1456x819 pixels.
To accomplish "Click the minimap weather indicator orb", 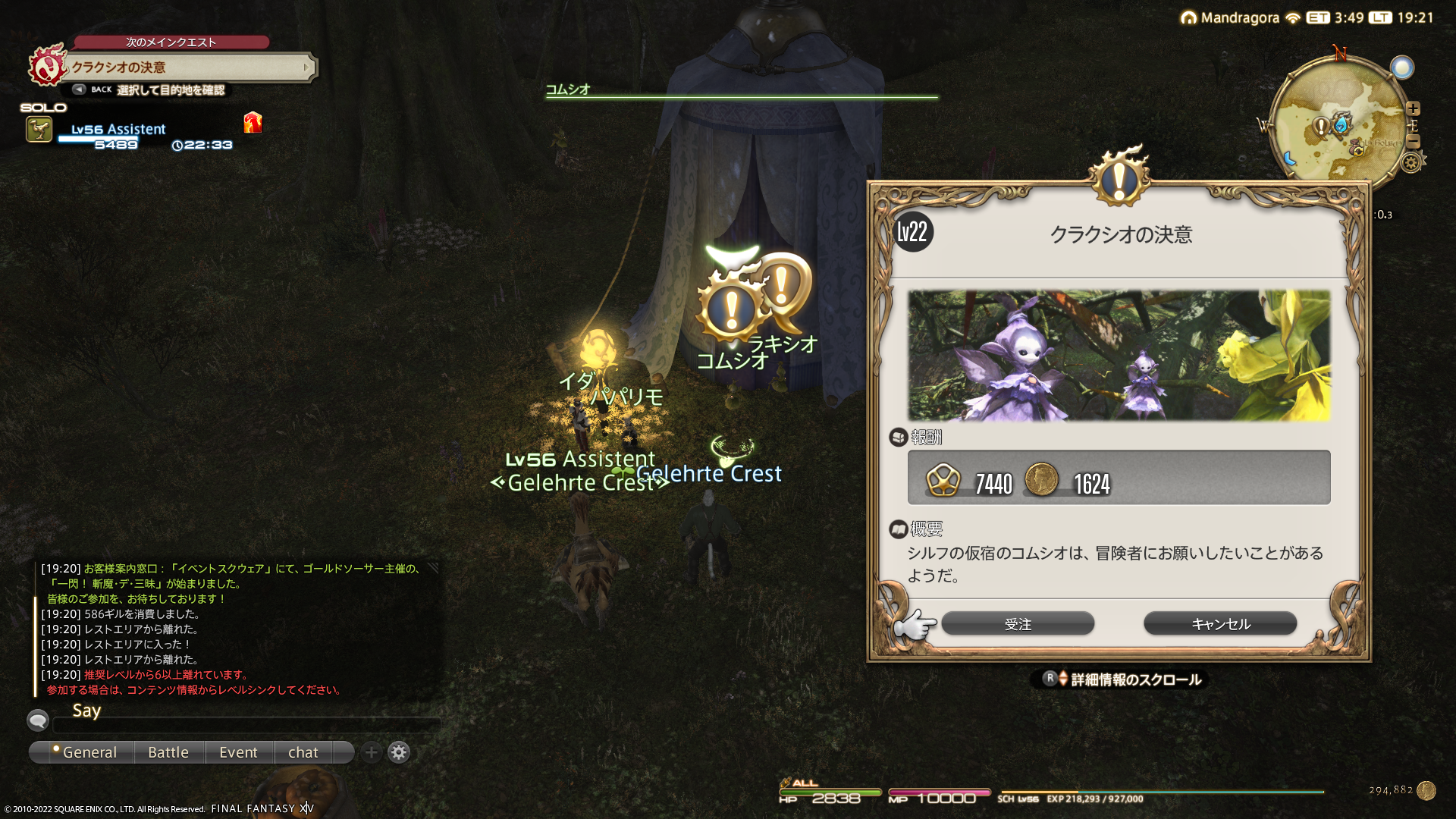I will pyautogui.click(x=1402, y=67).
